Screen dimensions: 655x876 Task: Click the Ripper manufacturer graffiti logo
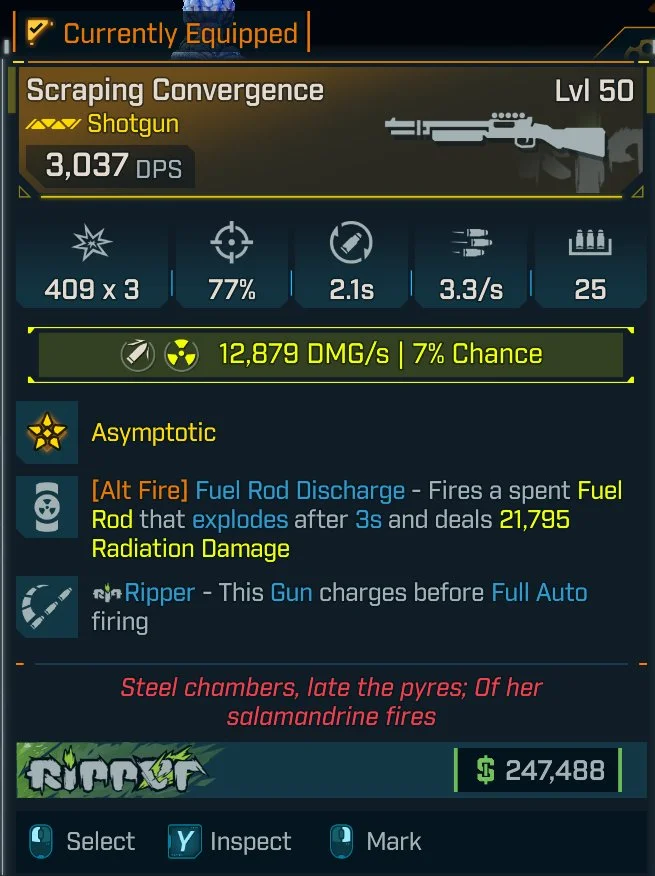119,771
